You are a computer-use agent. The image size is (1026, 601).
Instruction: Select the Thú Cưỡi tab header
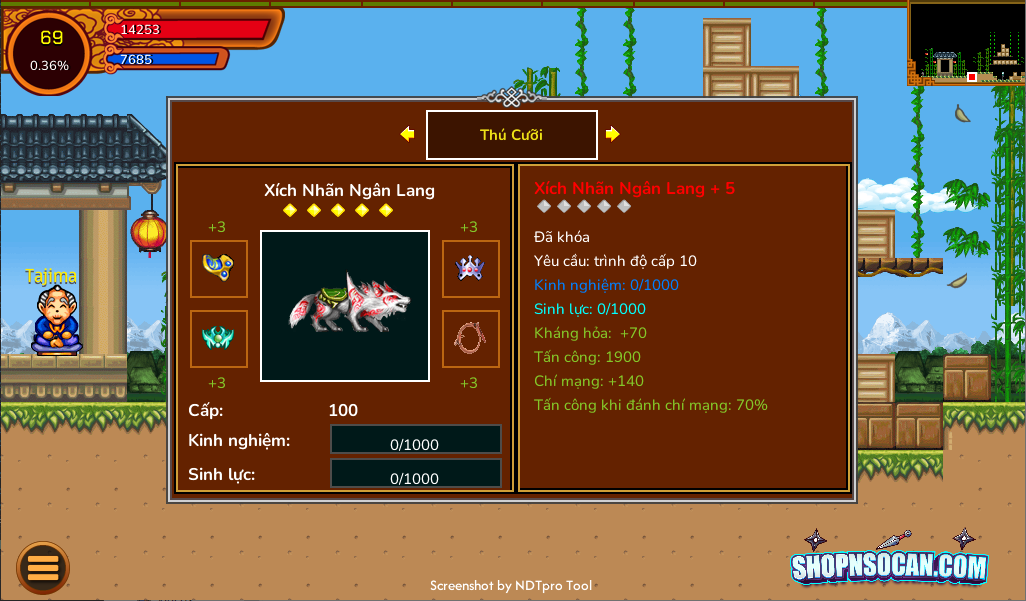511,135
